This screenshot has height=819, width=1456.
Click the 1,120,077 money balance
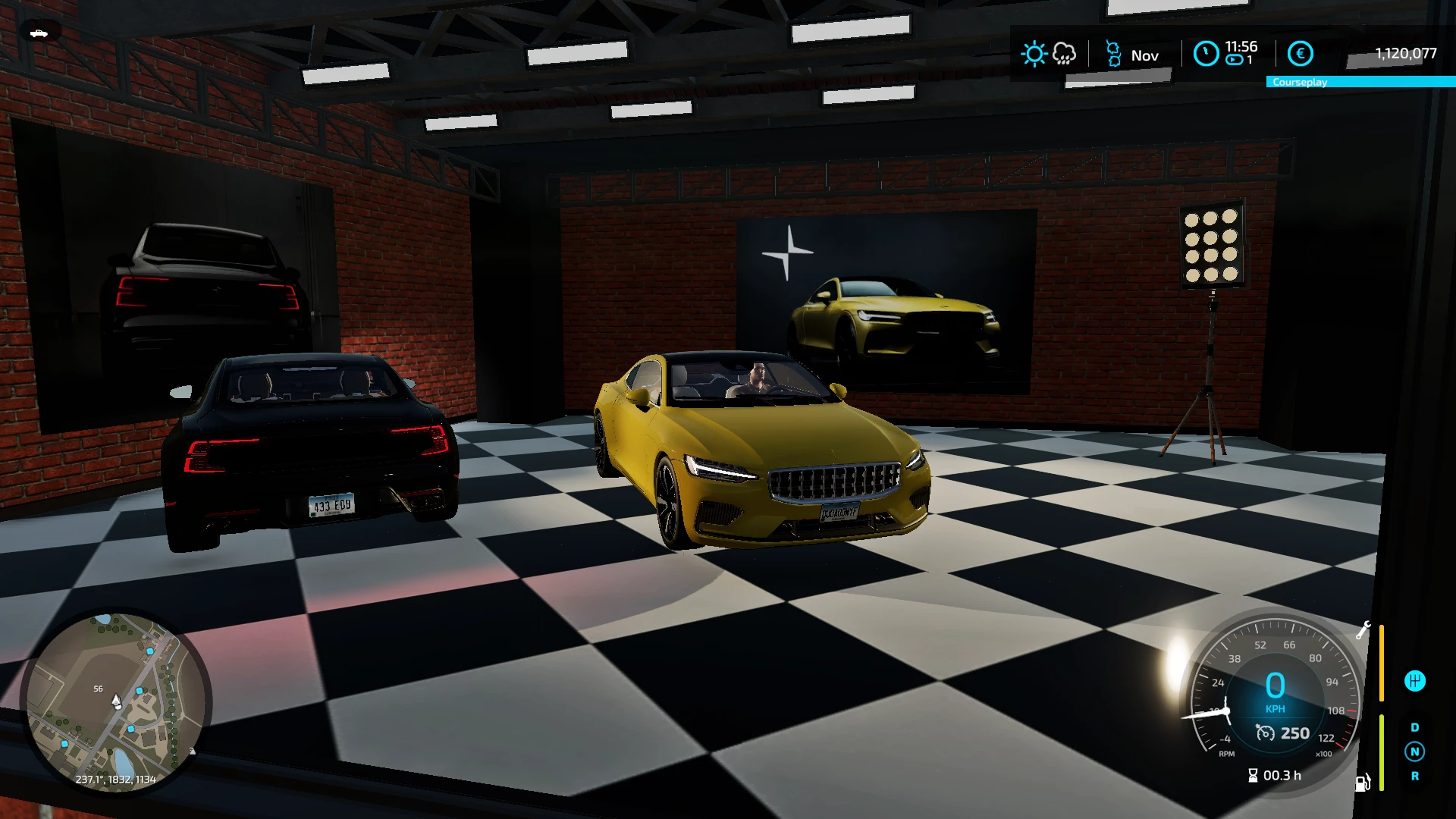tap(1405, 53)
